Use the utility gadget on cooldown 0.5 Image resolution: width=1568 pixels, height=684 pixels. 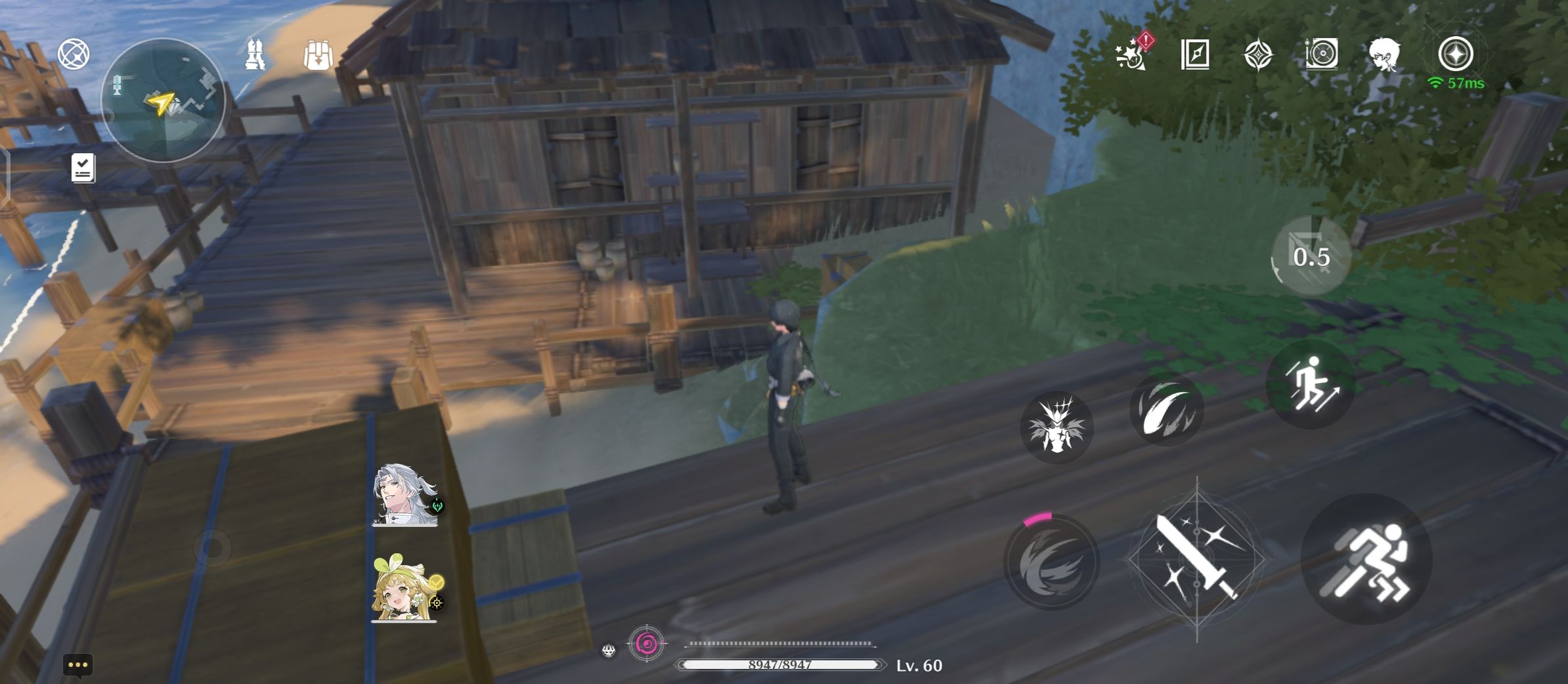click(x=1311, y=256)
